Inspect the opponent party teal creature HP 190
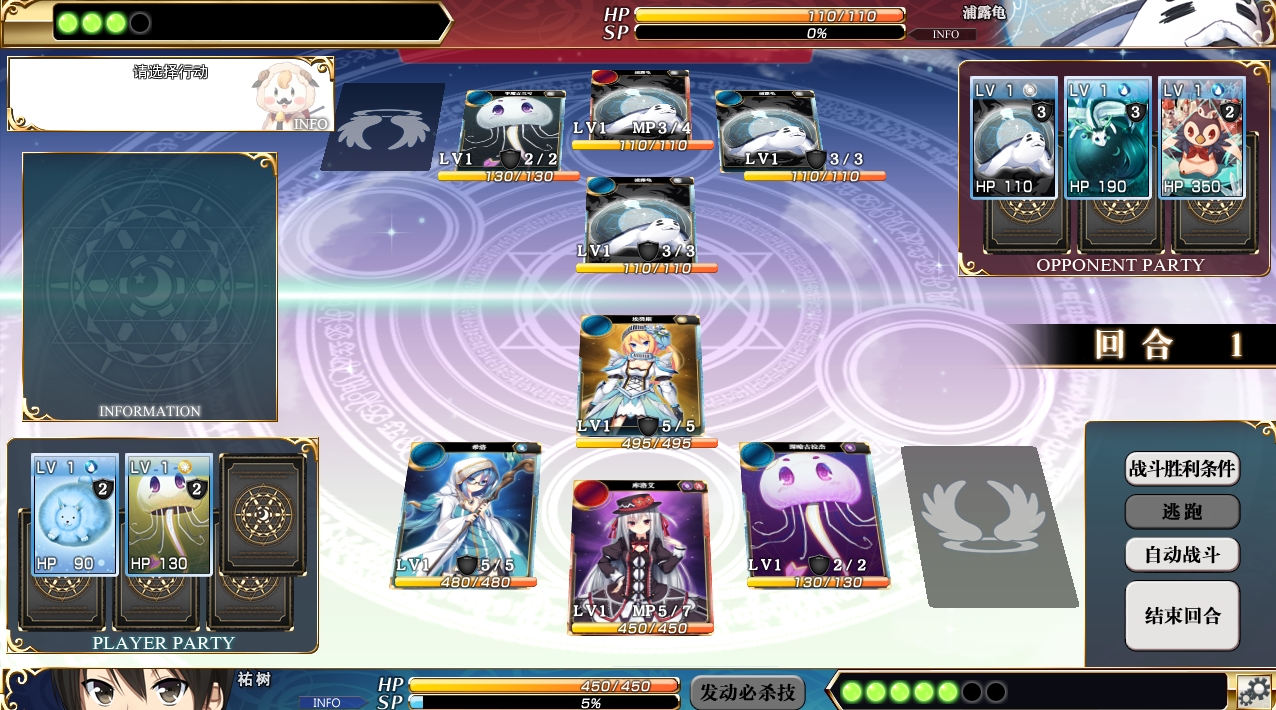1276x710 pixels. tap(1107, 138)
